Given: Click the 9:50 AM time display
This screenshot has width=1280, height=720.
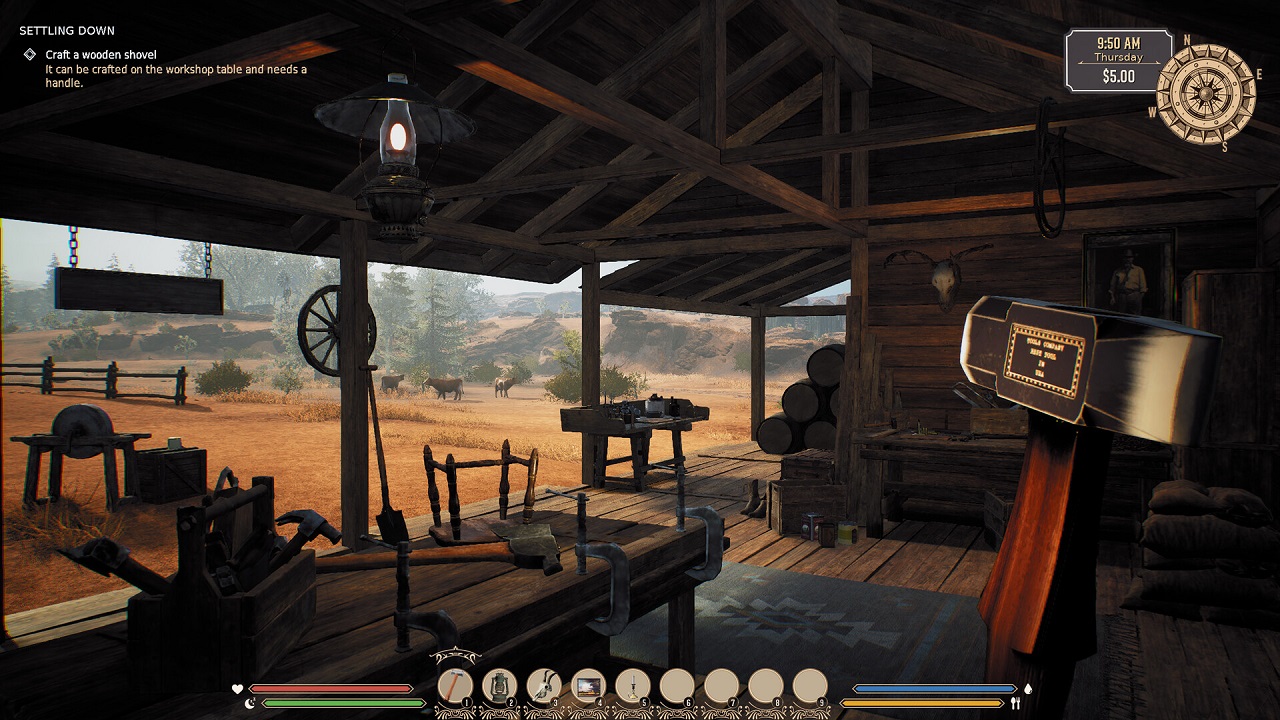Looking at the screenshot, I should click(x=1122, y=44).
